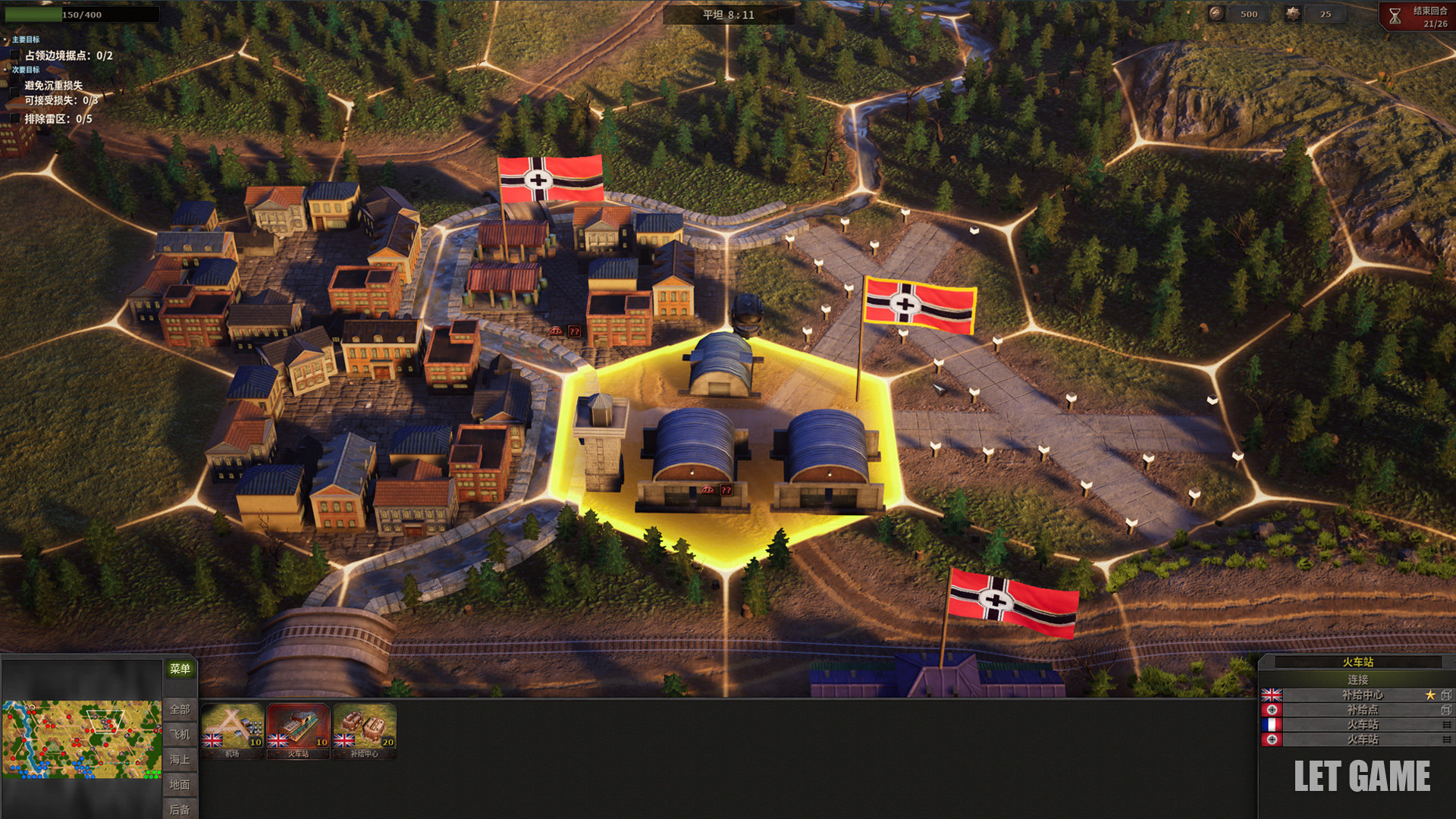Click the 排除雷区 minefield objective entry
The height and width of the screenshot is (819, 1456).
click(x=58, y=119)
